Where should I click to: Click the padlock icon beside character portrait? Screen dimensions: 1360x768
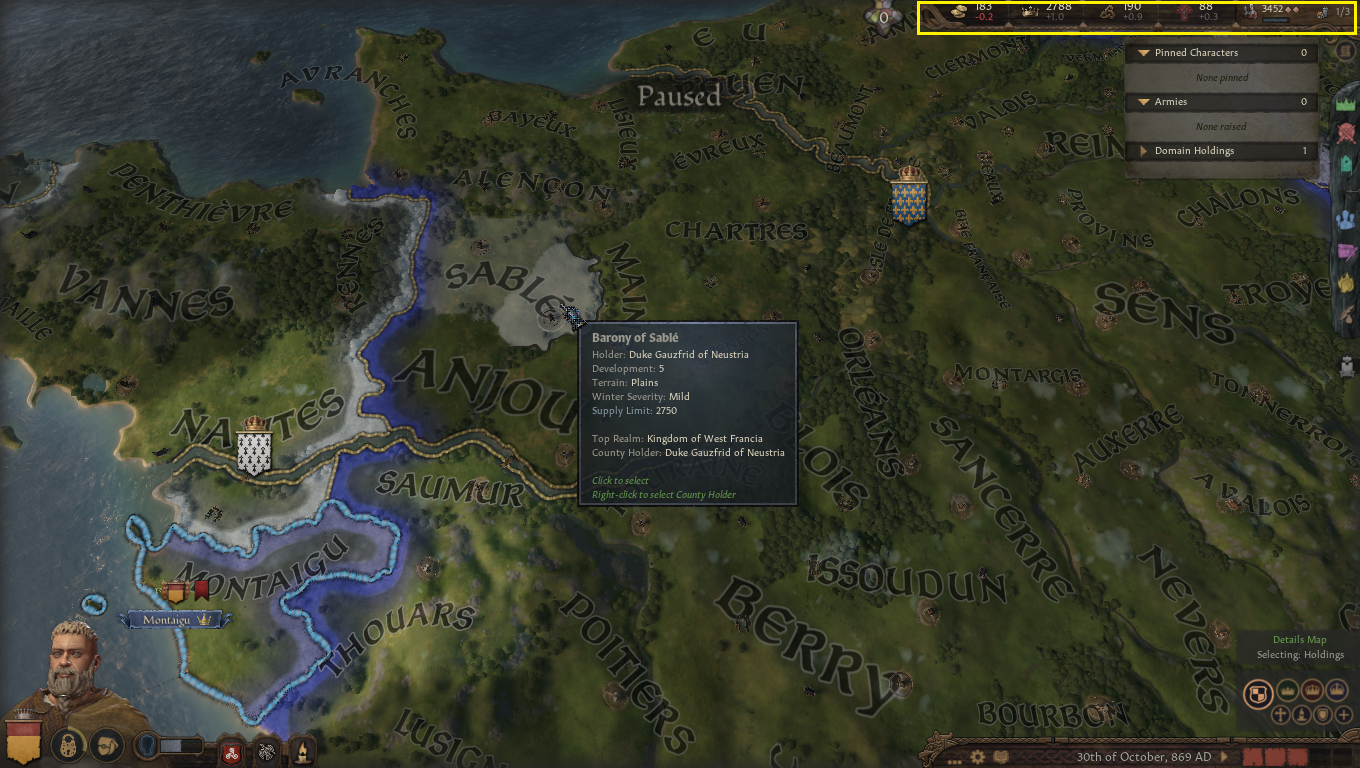67,745
